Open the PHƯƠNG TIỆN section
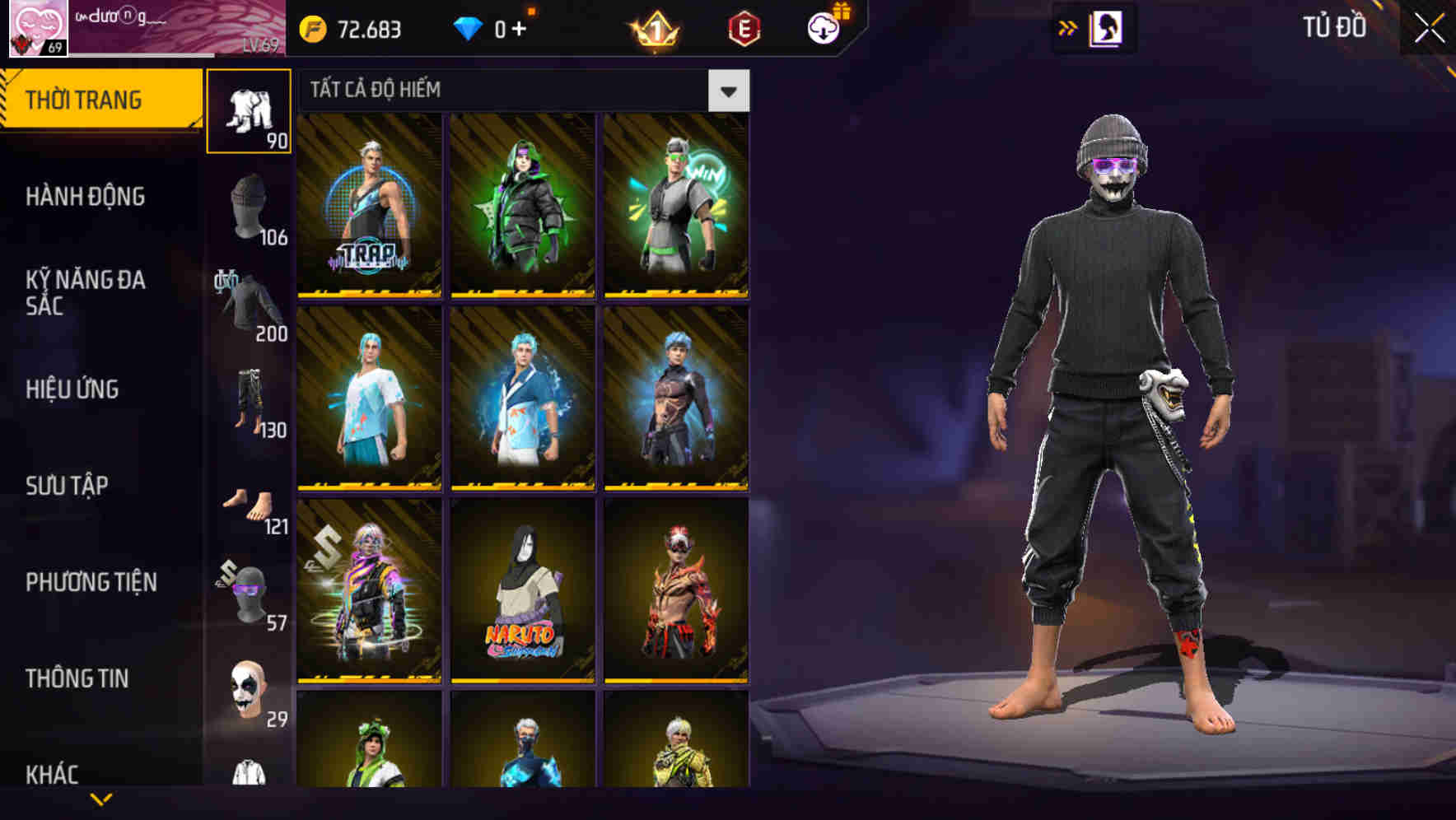1456x820 pixels. [91, 581]
